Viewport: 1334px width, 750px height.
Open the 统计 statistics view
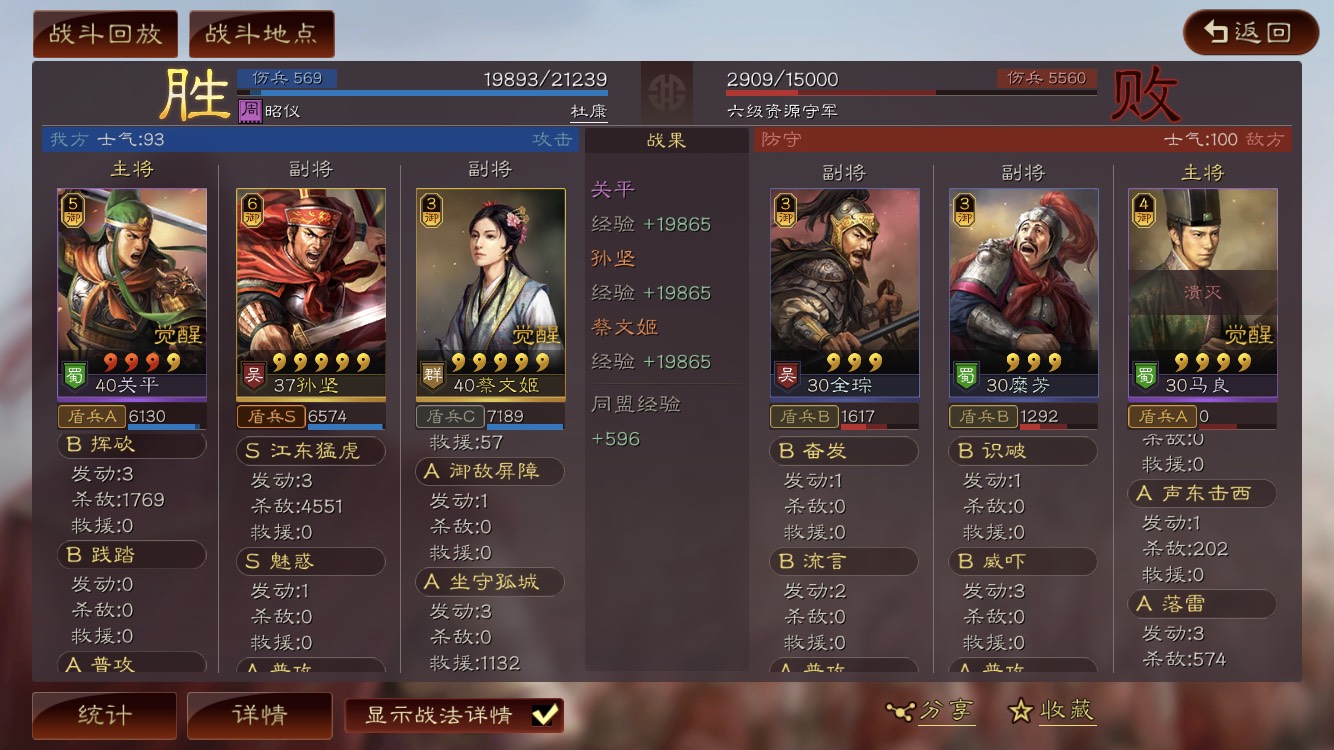104,715
